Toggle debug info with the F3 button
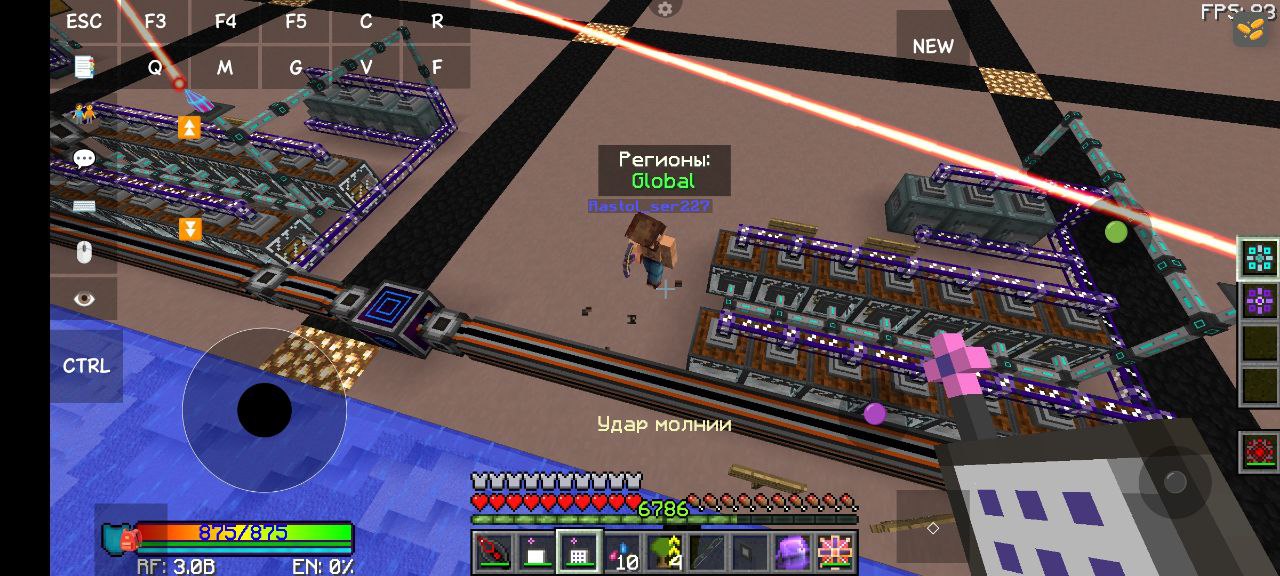 (155, 21)
